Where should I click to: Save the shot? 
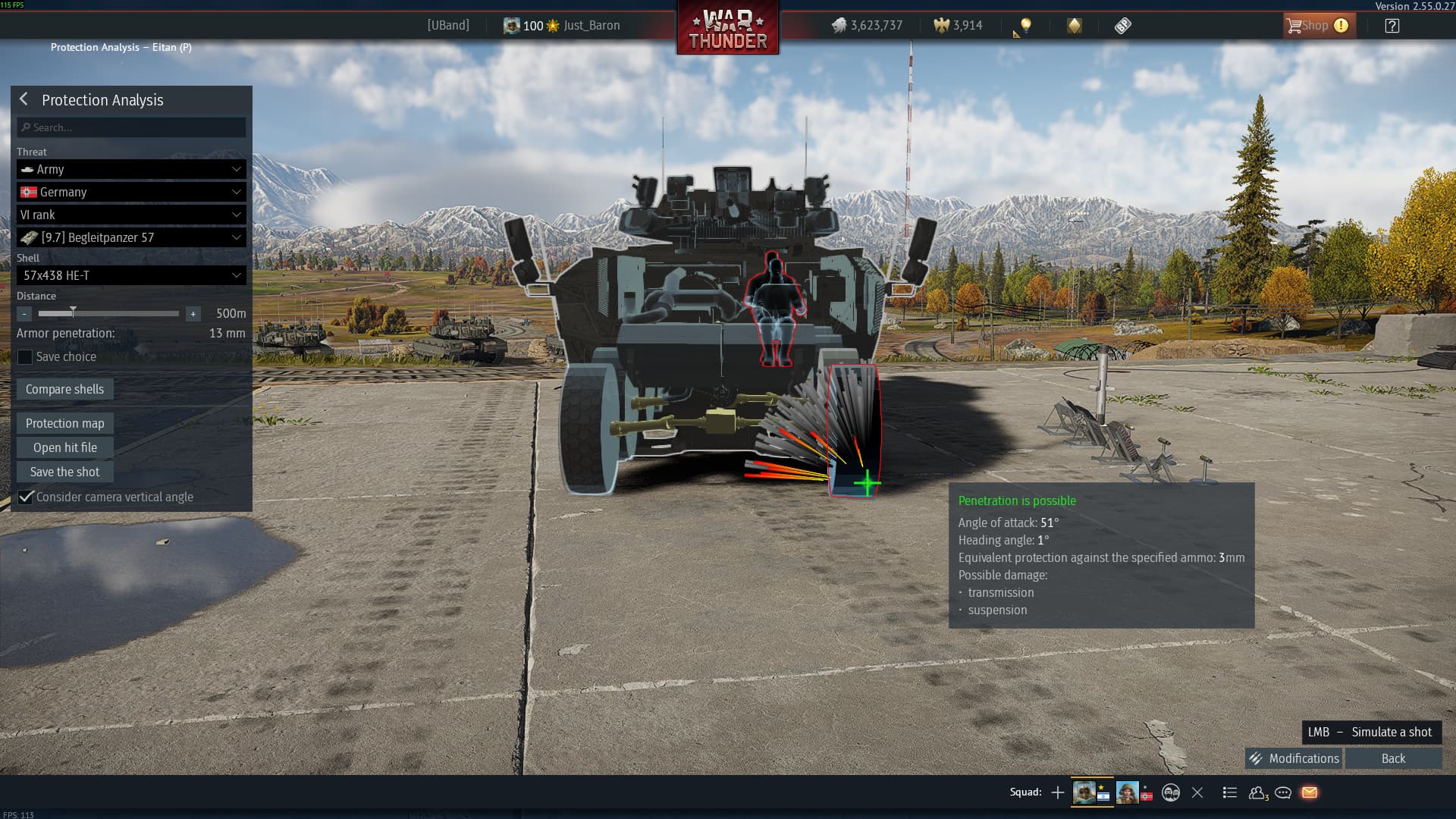click(64, 472)
